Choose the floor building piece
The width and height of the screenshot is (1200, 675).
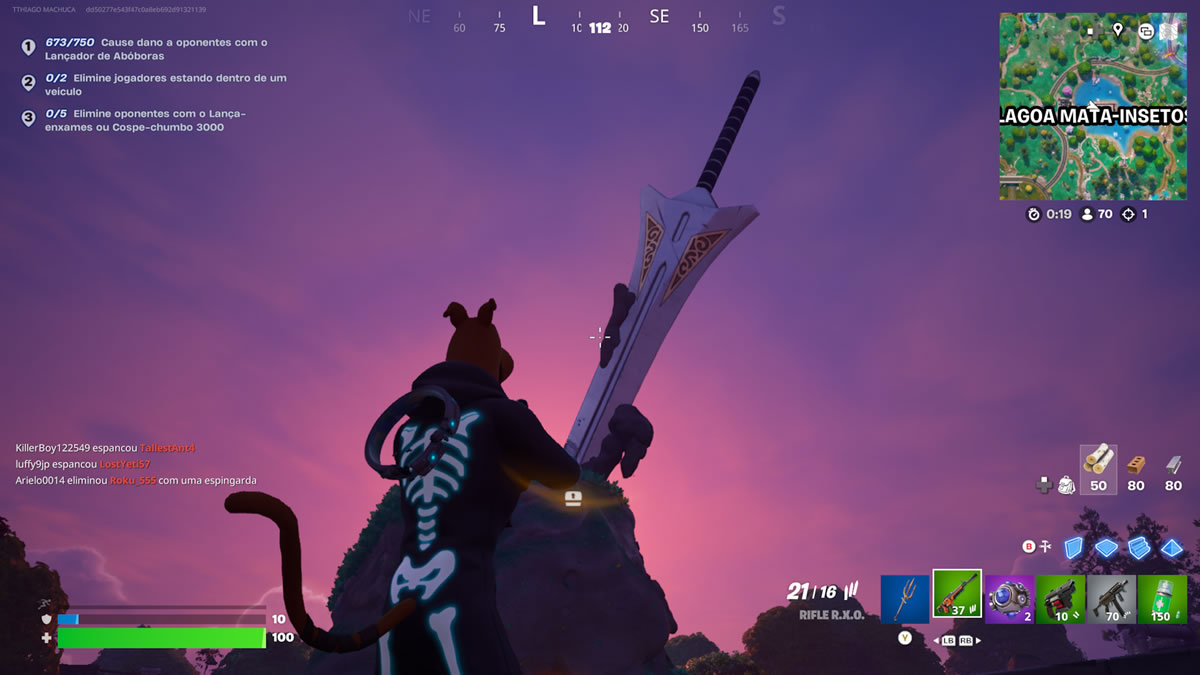(1106, 547)
